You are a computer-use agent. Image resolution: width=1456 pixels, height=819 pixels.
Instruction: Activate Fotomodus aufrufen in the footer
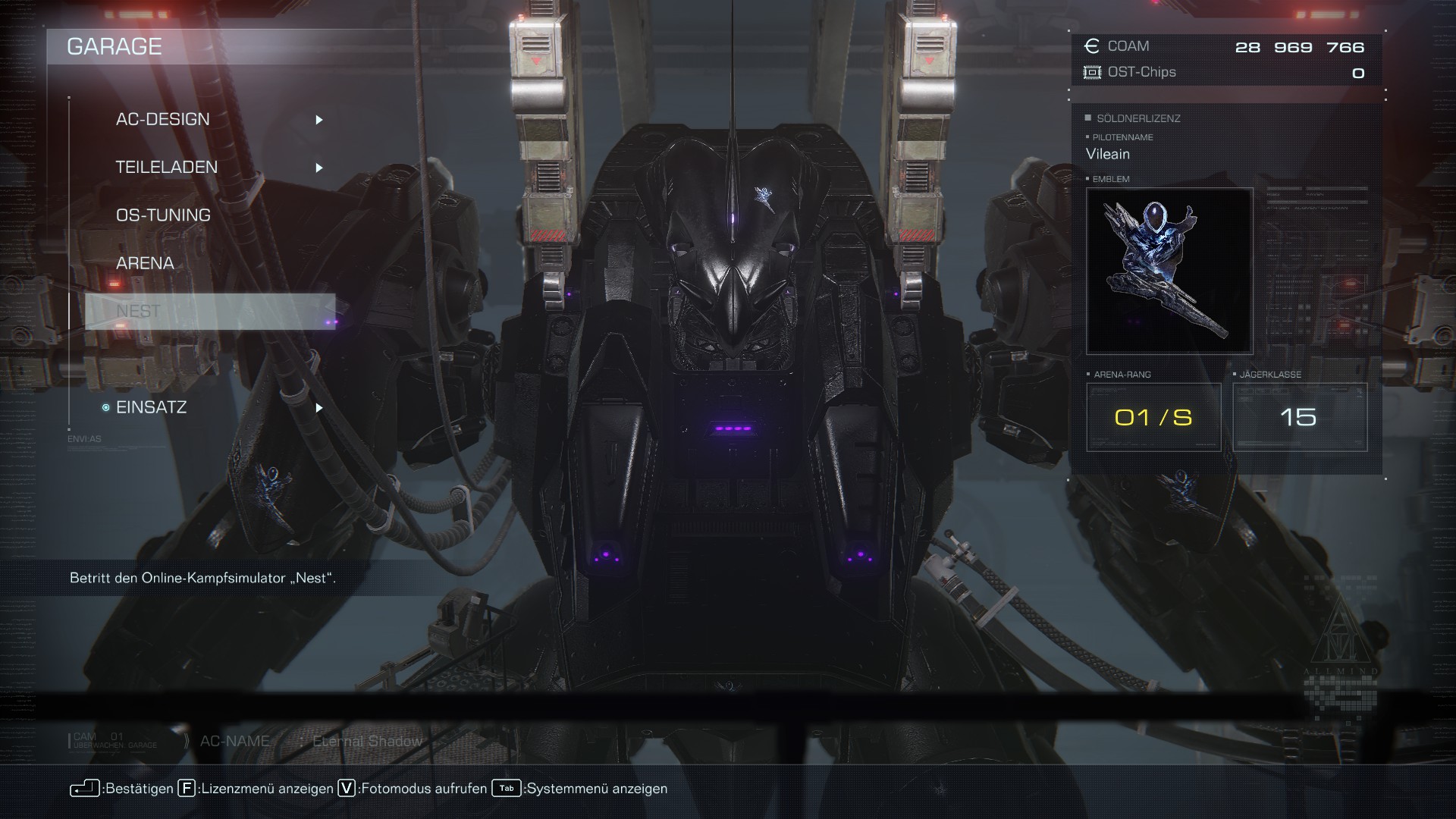click(413, 789)
